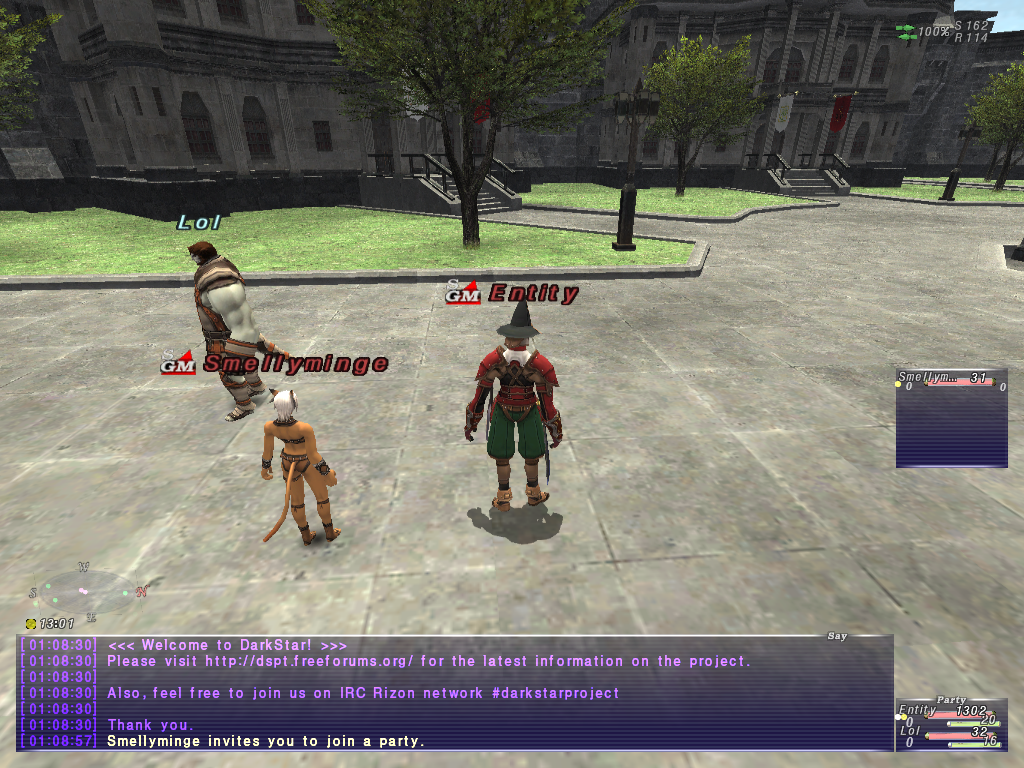The width and height of the screenshot is (1024, 768).
Task: Click the Smellyminge party invite message
Action: coord(265,741)
